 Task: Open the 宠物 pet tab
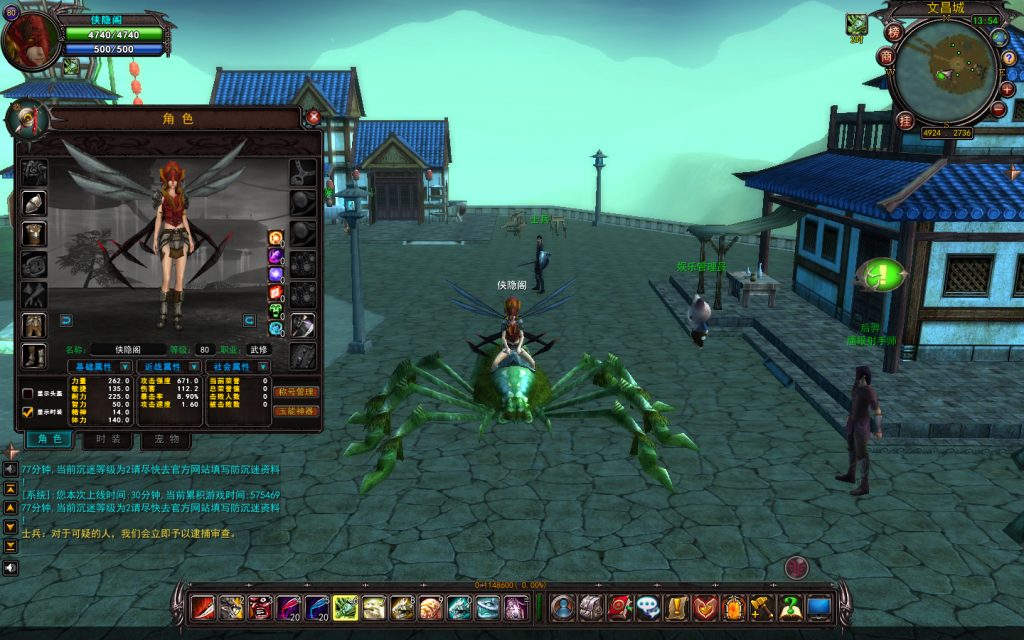166,439
